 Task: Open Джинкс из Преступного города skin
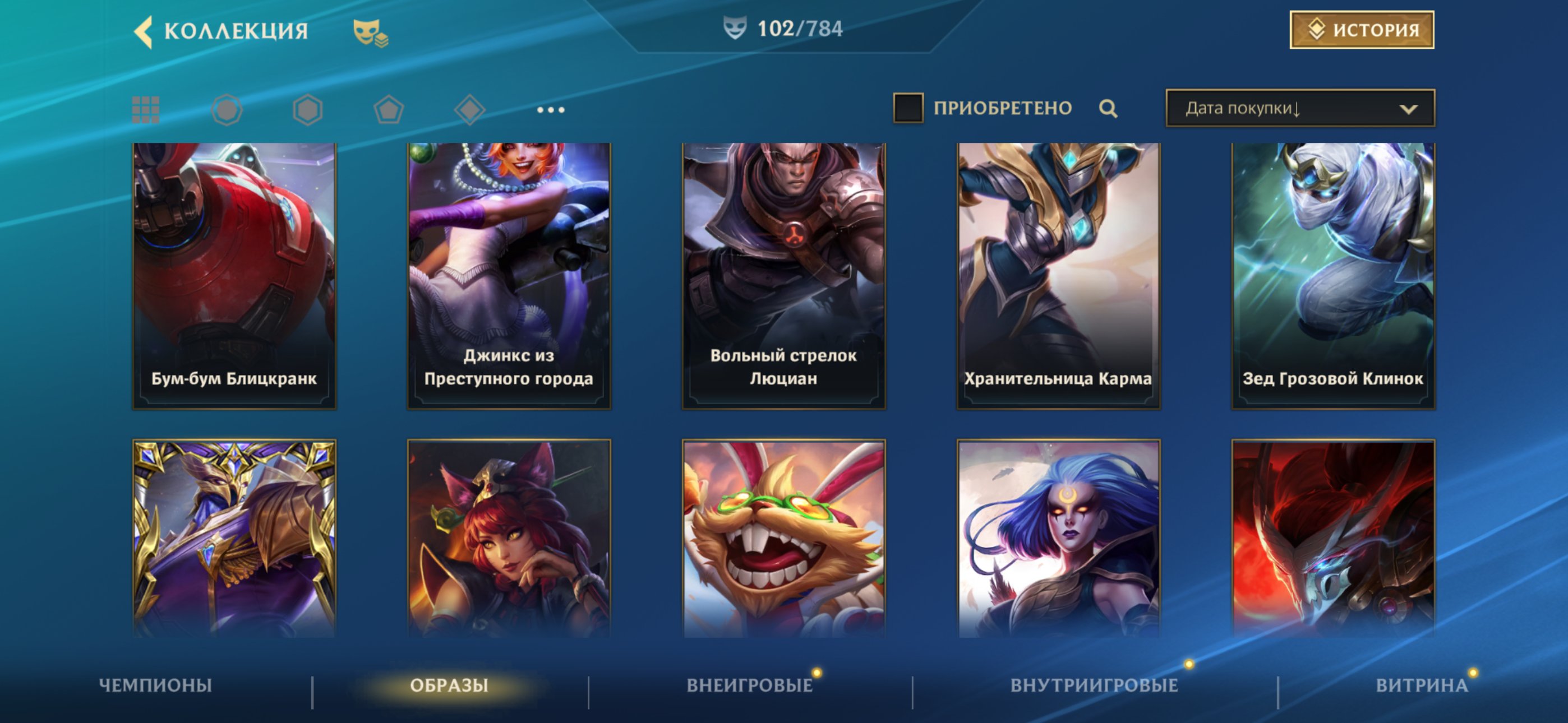tap(509, 276)
